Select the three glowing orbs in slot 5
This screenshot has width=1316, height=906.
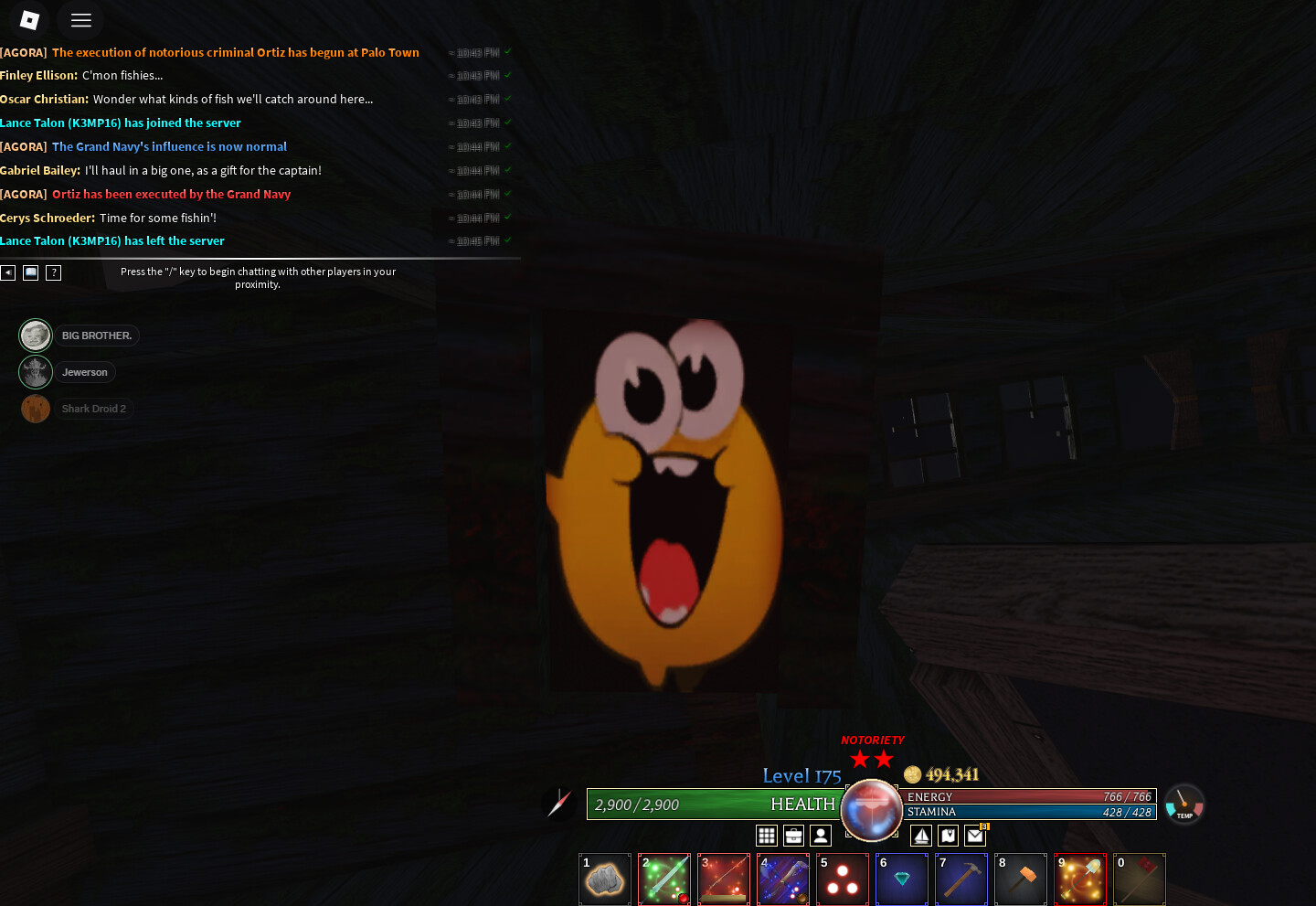point(843,879)
